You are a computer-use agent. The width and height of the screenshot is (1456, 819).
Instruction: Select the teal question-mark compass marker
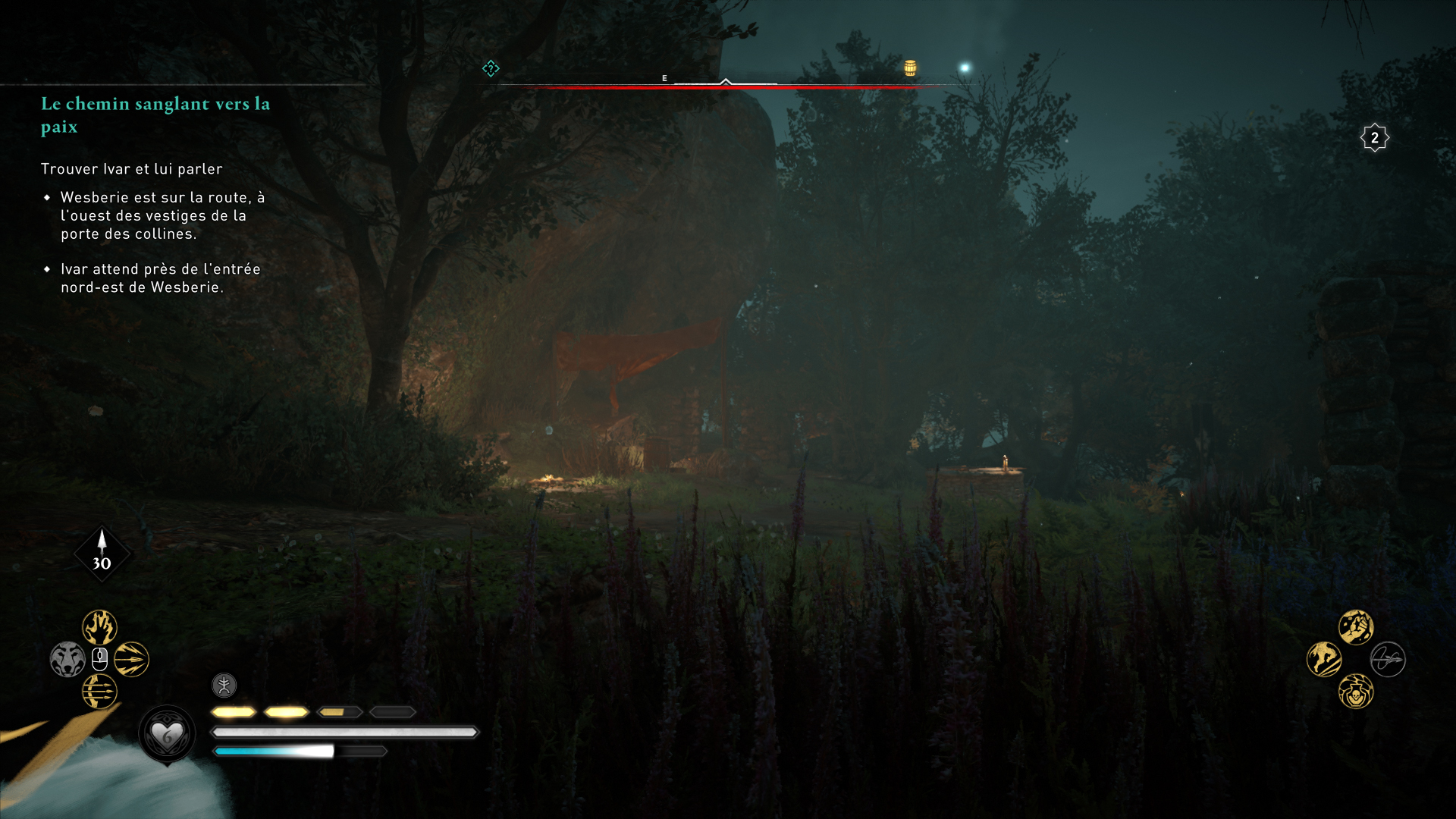491,69
